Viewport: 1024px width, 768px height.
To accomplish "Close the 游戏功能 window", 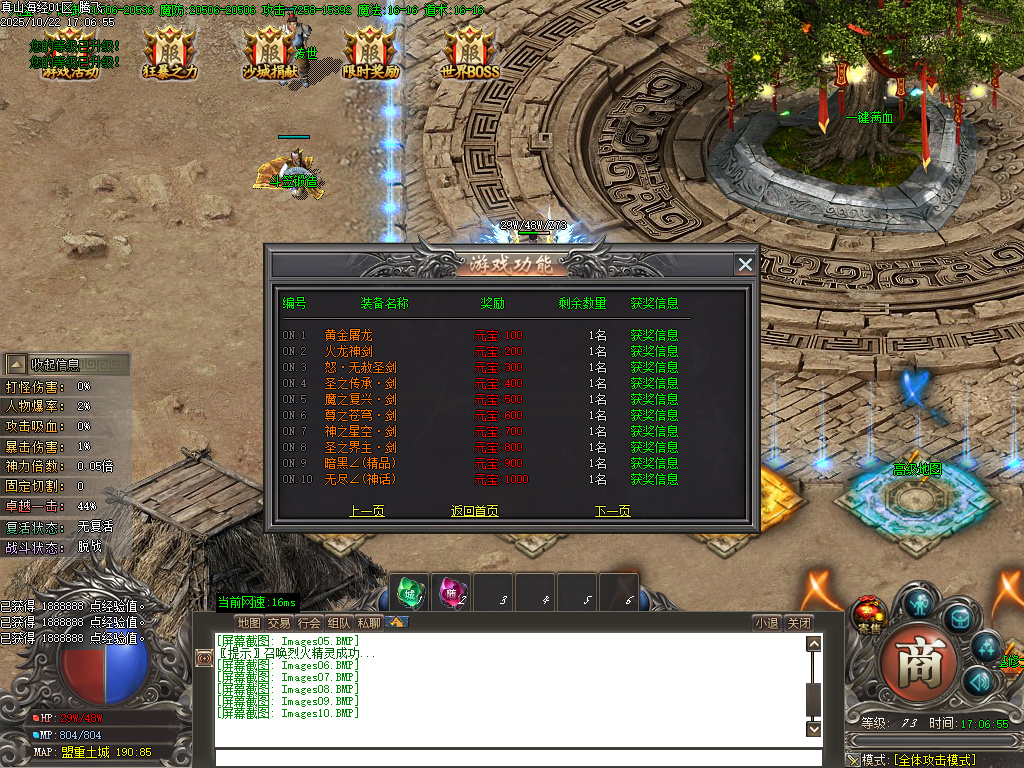I will [x=745, y=264].
